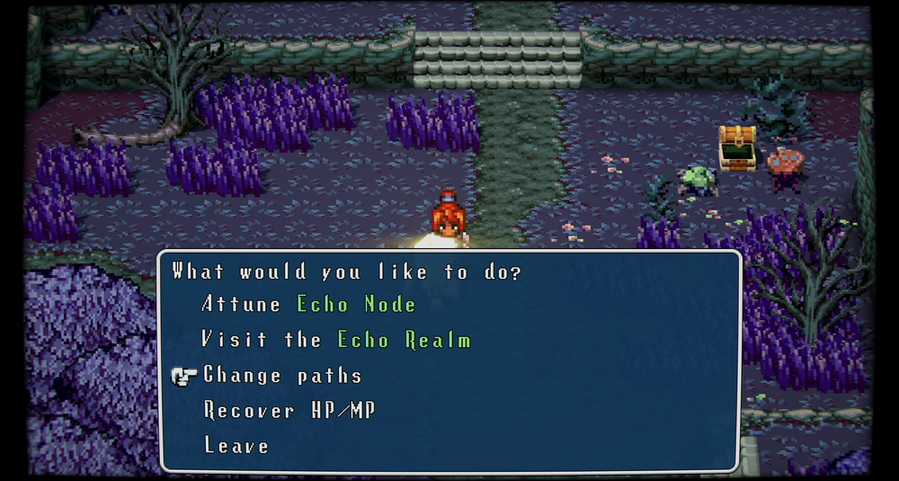Pick the Change paths option
This screenshot has height=481, width=899.
pos(282,376)
